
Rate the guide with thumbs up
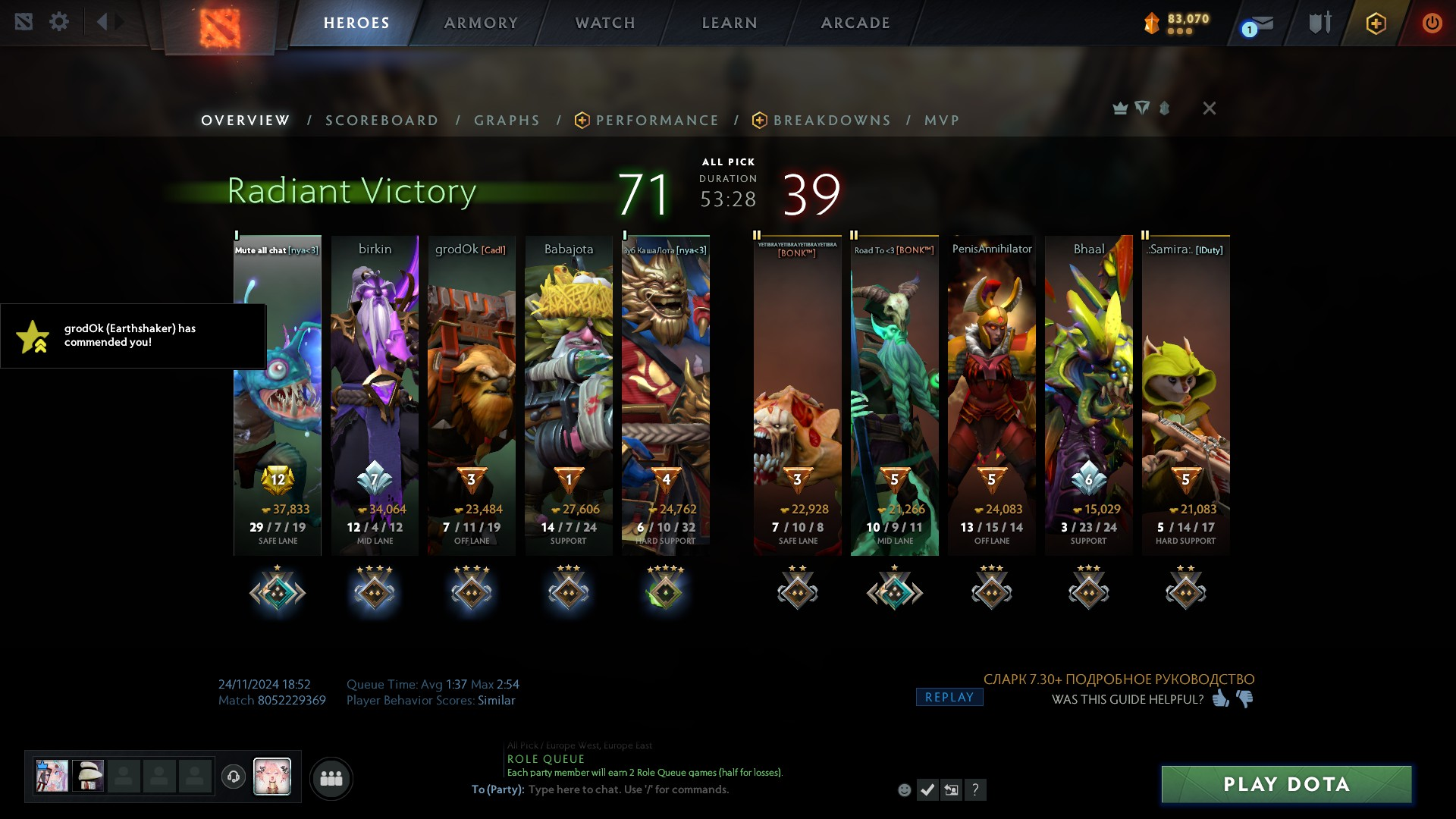[1220, 698]
